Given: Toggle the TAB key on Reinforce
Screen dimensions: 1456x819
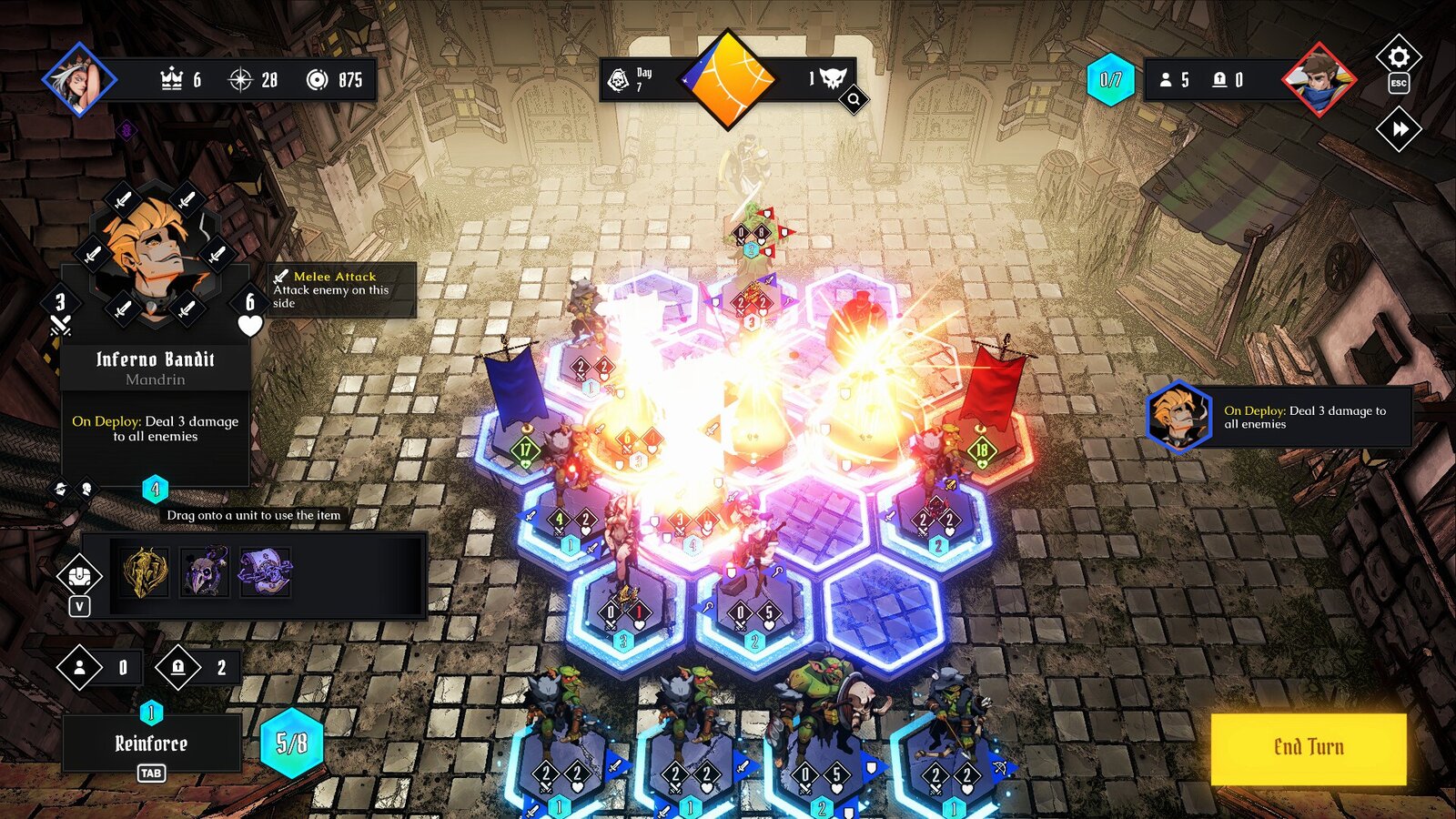Looking at the screenshot, I should pos(153,772).
